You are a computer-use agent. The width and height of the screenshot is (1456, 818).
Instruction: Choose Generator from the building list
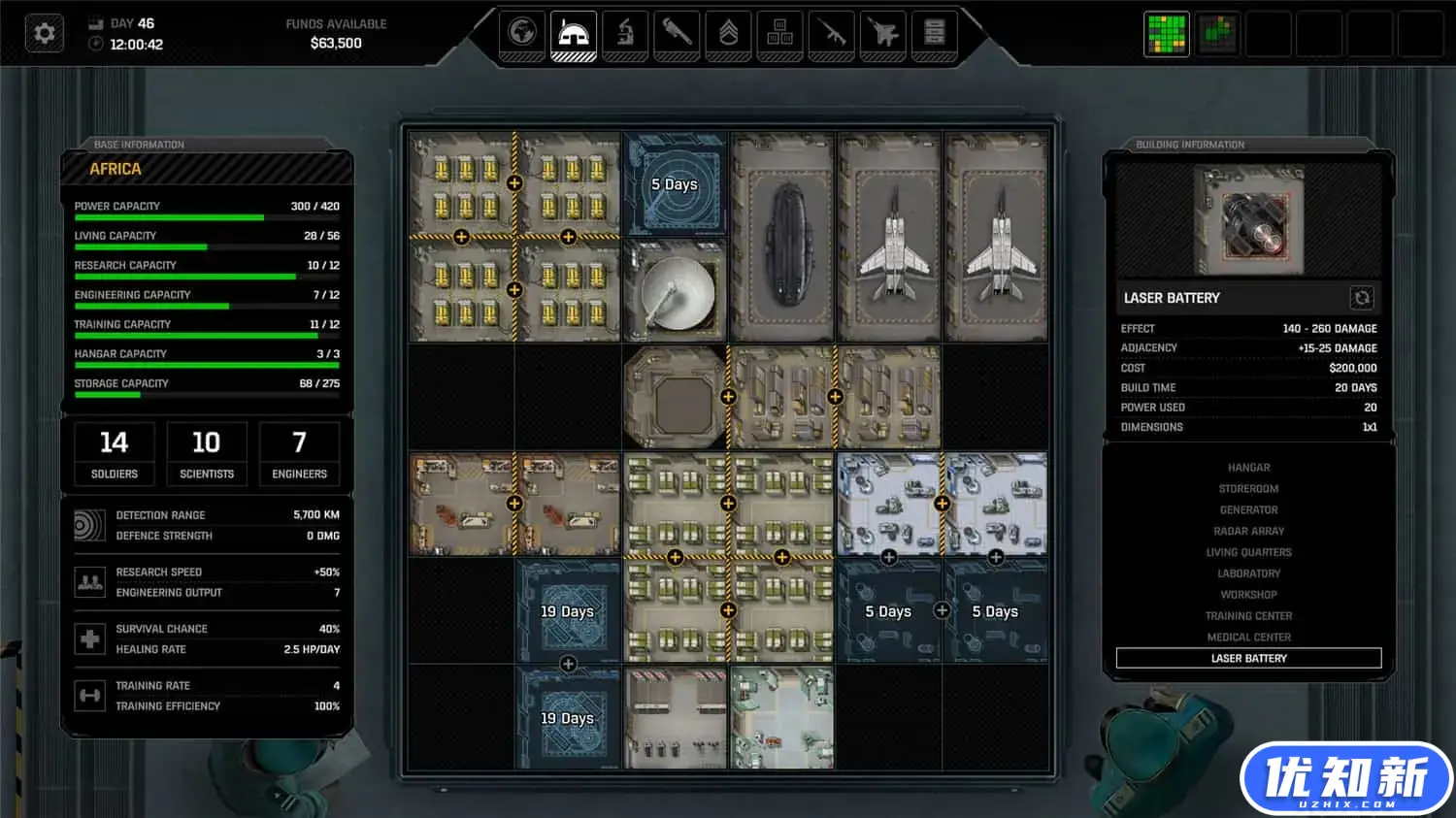1248,510
